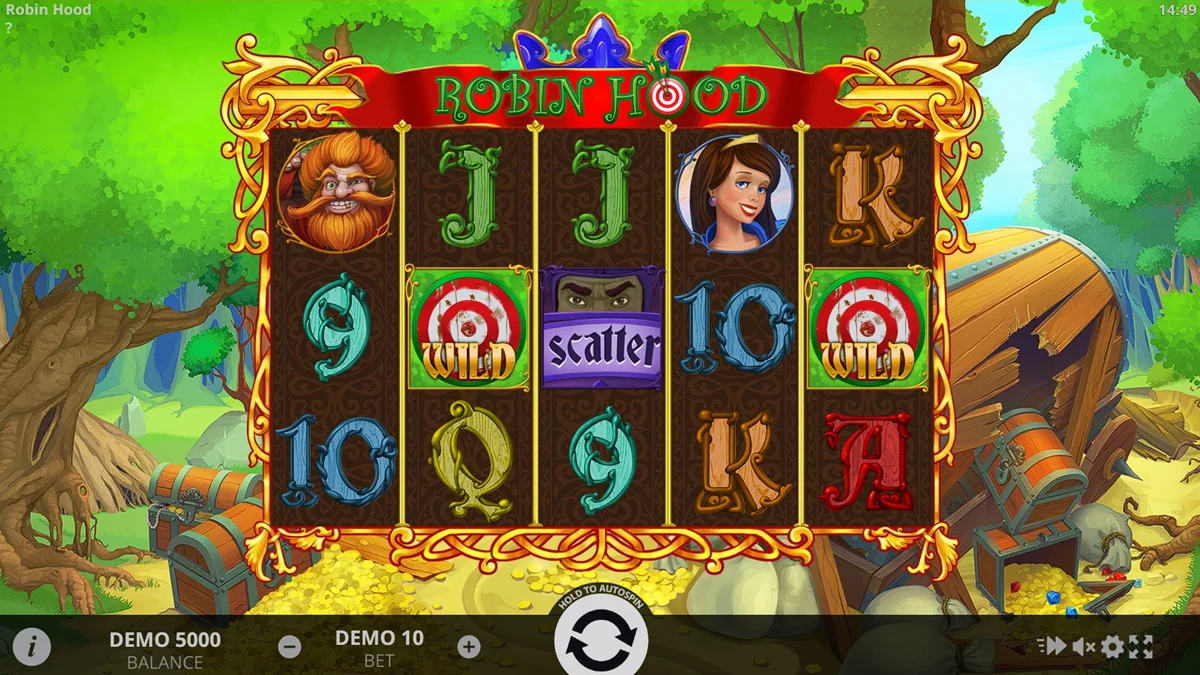
Task: Open the info paytable button
Action: (31, 647)
